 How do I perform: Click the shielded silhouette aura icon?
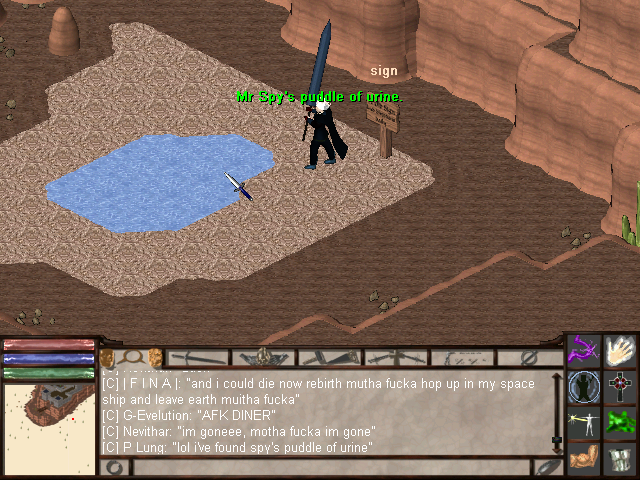(584, 387)
